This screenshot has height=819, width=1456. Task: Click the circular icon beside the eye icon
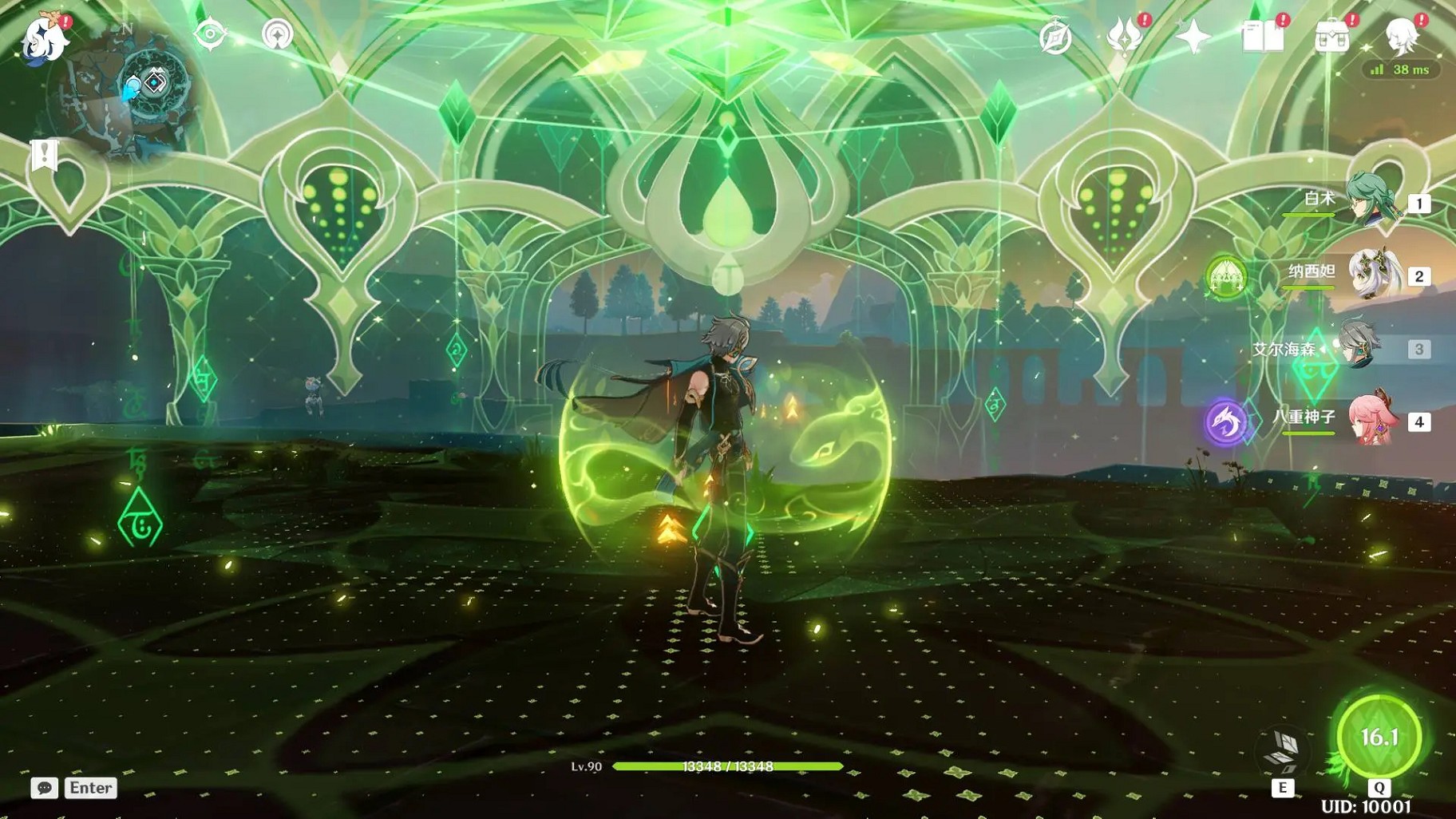[x=277, y=34]
